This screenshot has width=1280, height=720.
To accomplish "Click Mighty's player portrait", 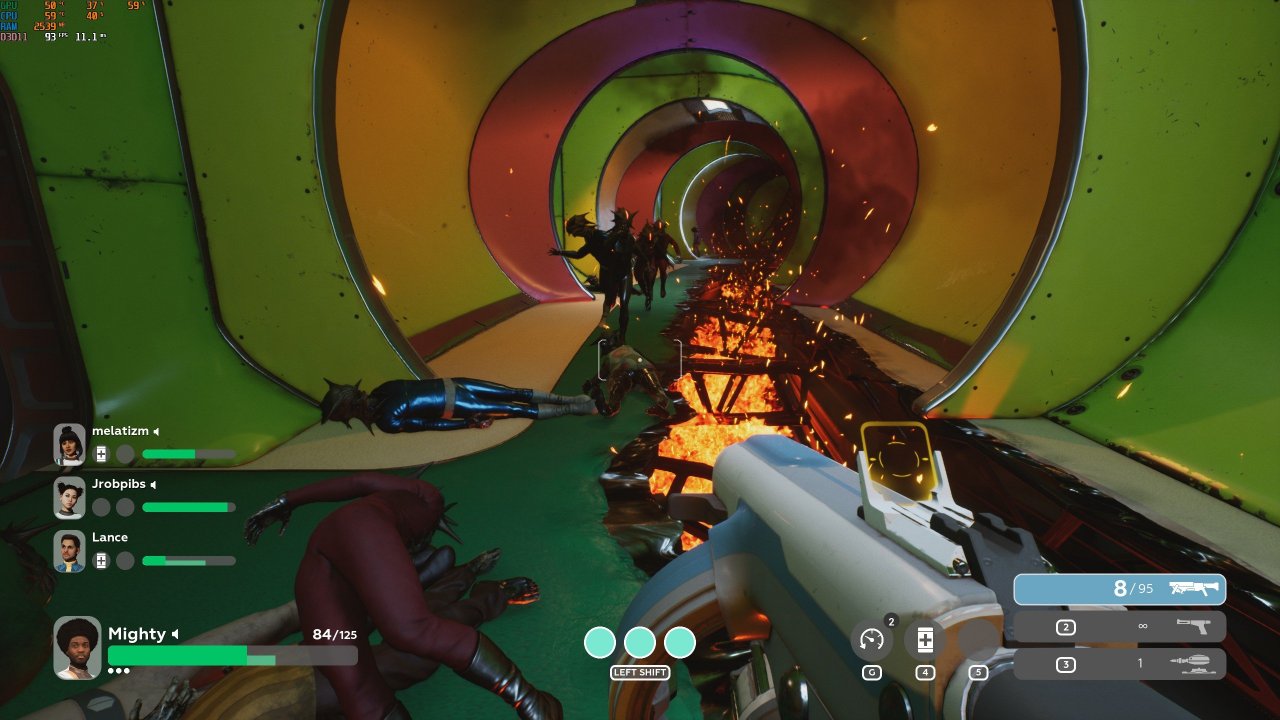I will pyautogui.click(x=77, y=647).
